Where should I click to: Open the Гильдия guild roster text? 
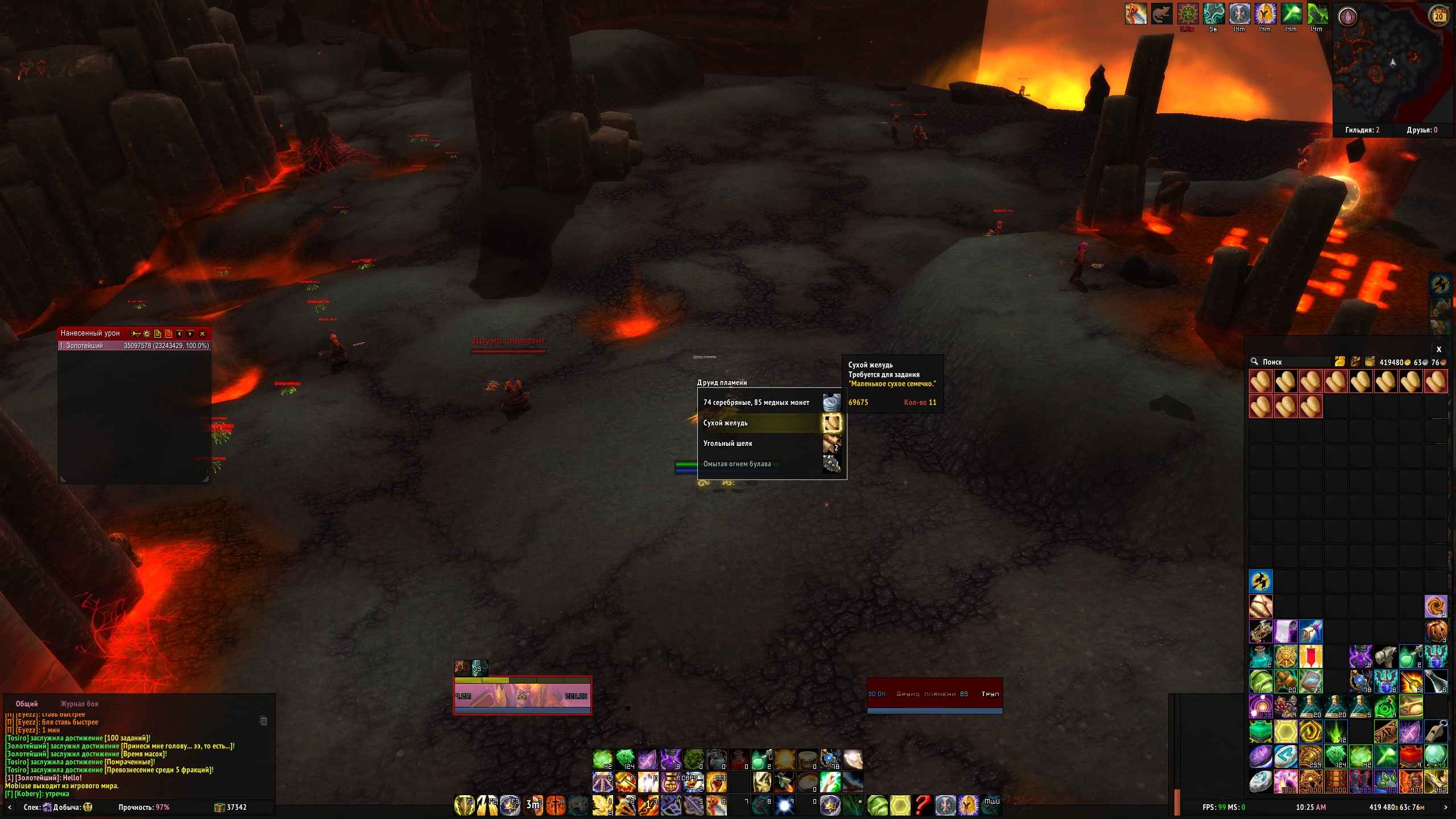click(x=1362, y=130)
